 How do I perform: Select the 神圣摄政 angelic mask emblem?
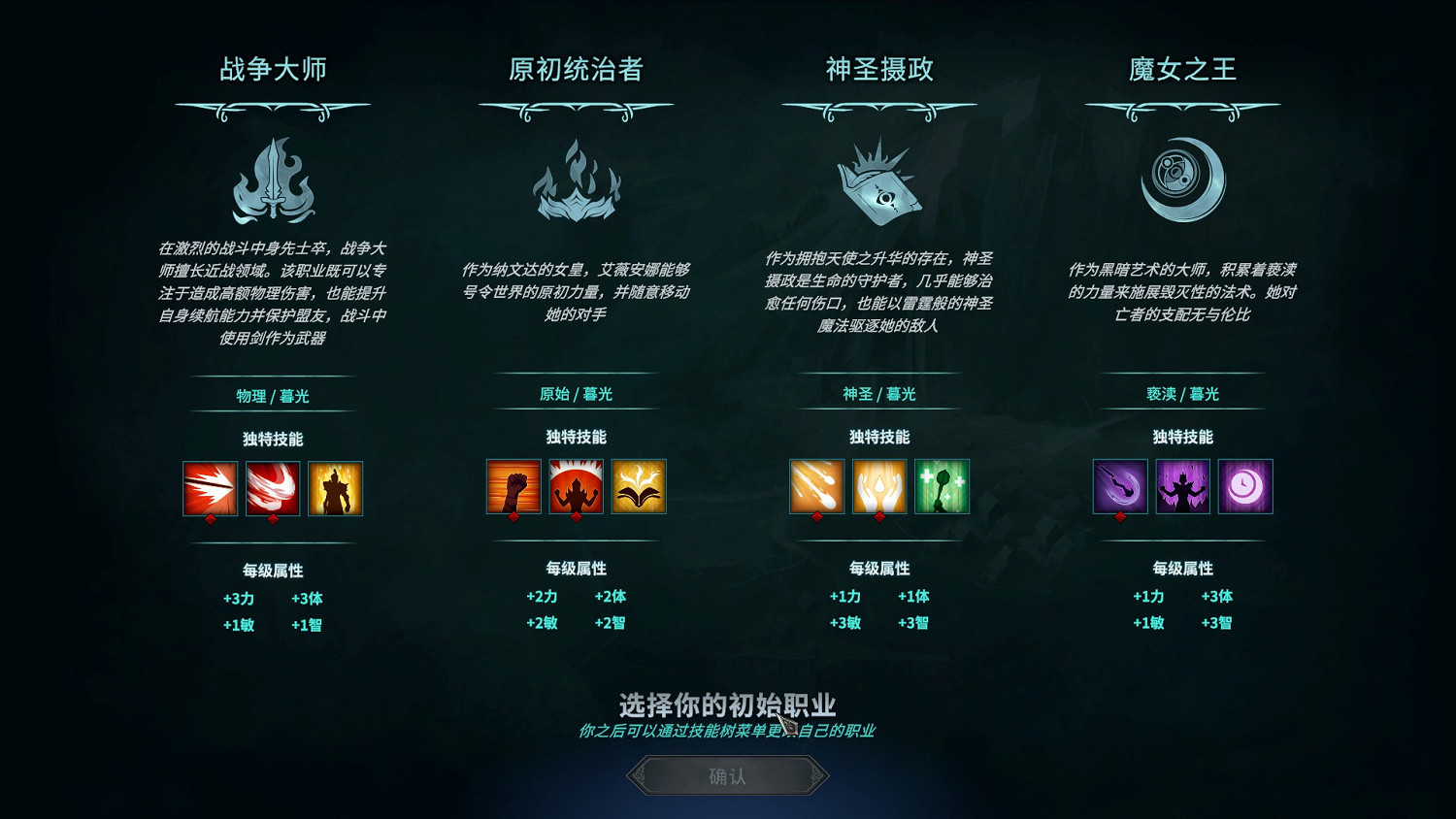pyautogui.click(x=879, y=186)
